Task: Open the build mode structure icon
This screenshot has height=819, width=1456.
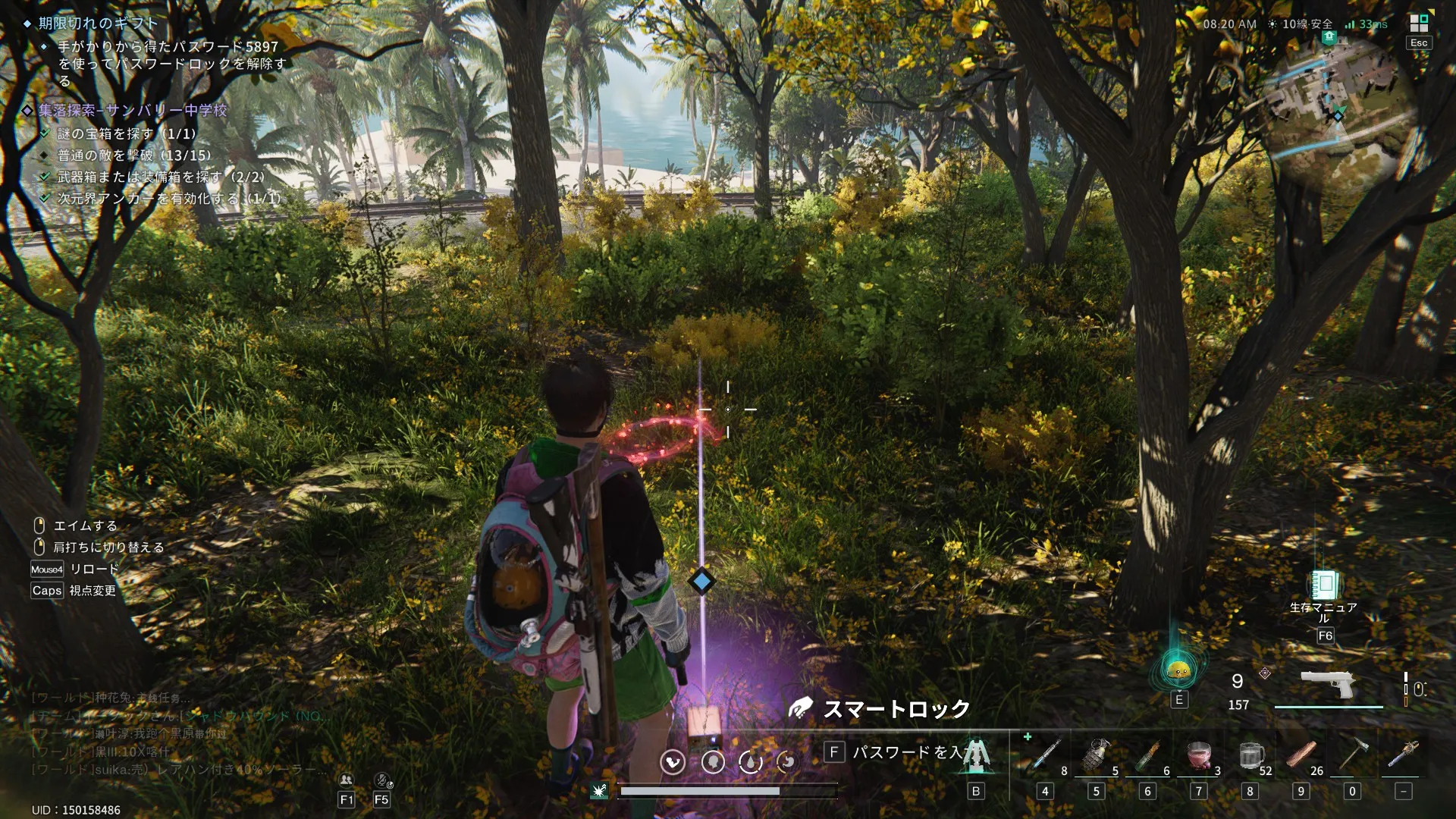Action: (x=976, y=755)
